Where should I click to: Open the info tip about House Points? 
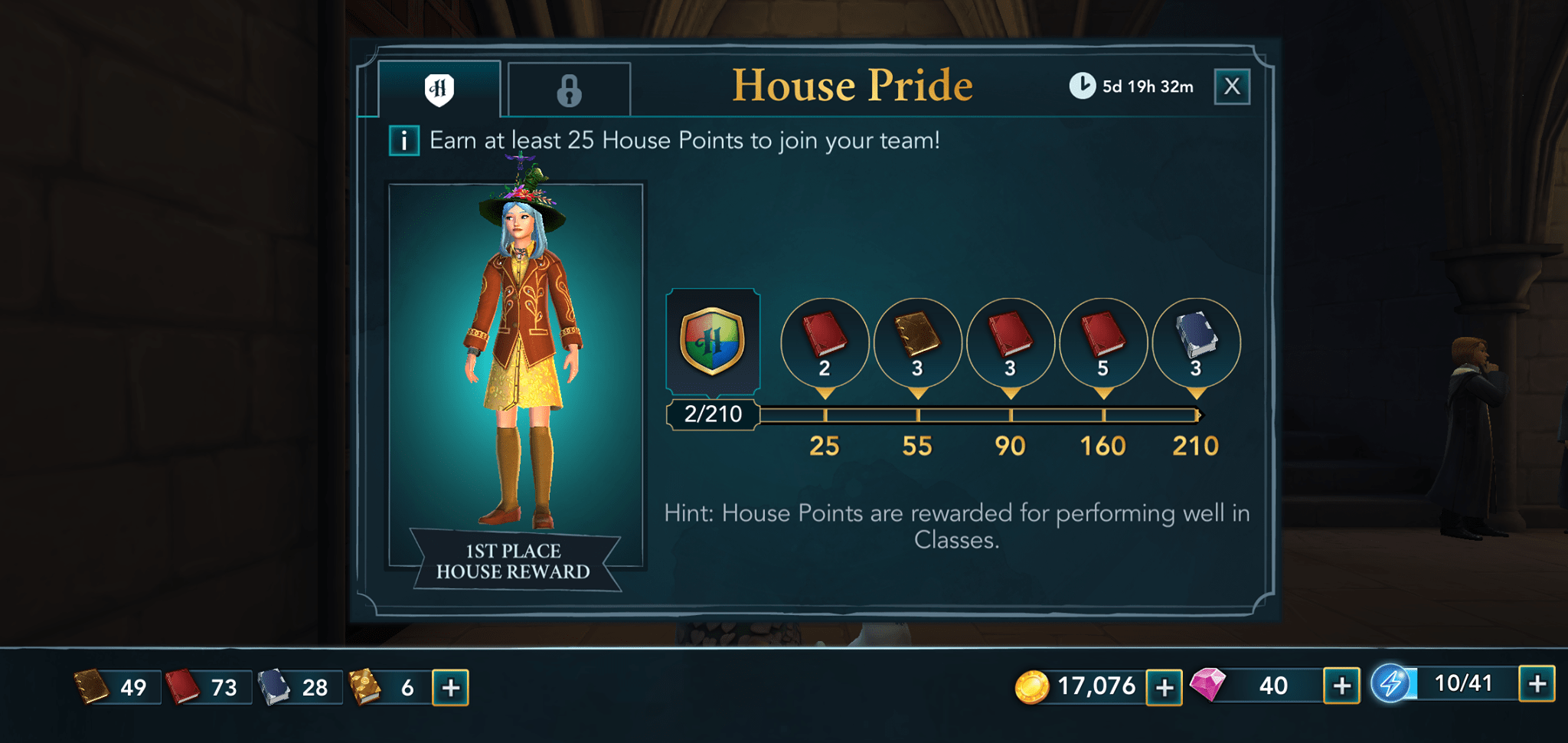pos(403,140)
